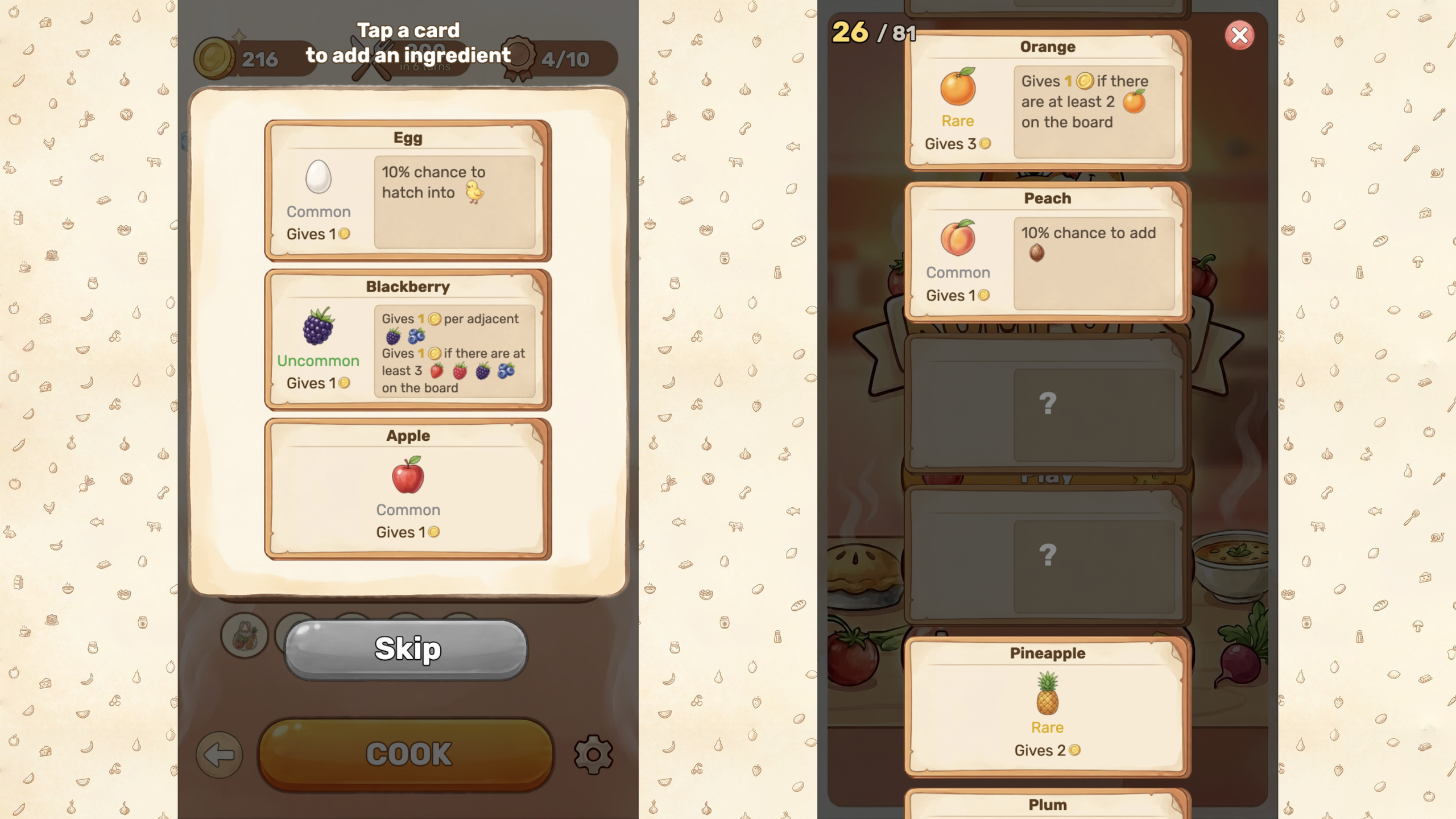The width and height of the screenshot is (1456, 819).
Task: Open the settings gear
Action: 592,754
